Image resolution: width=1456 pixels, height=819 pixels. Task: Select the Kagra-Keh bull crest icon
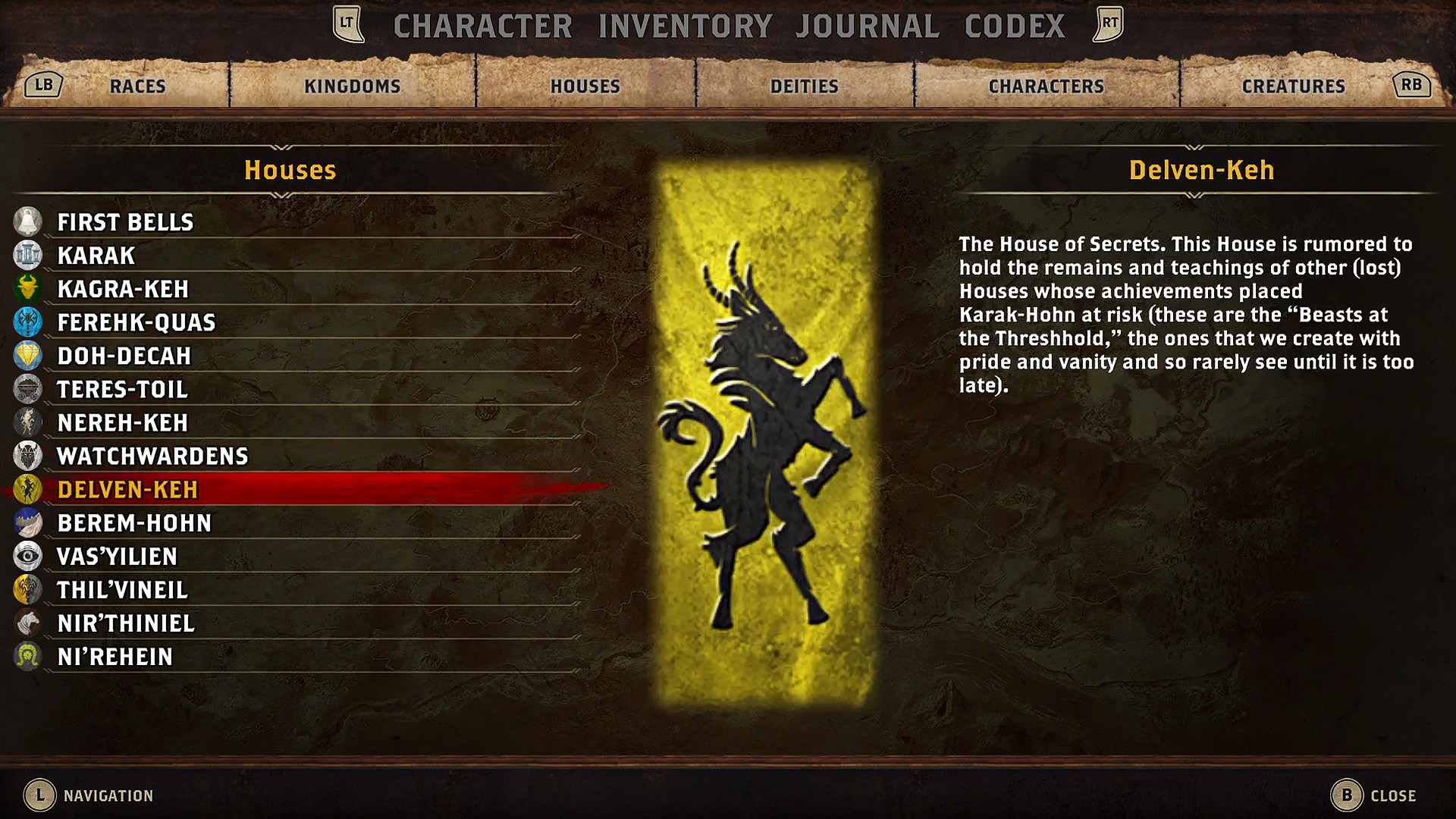28,289
